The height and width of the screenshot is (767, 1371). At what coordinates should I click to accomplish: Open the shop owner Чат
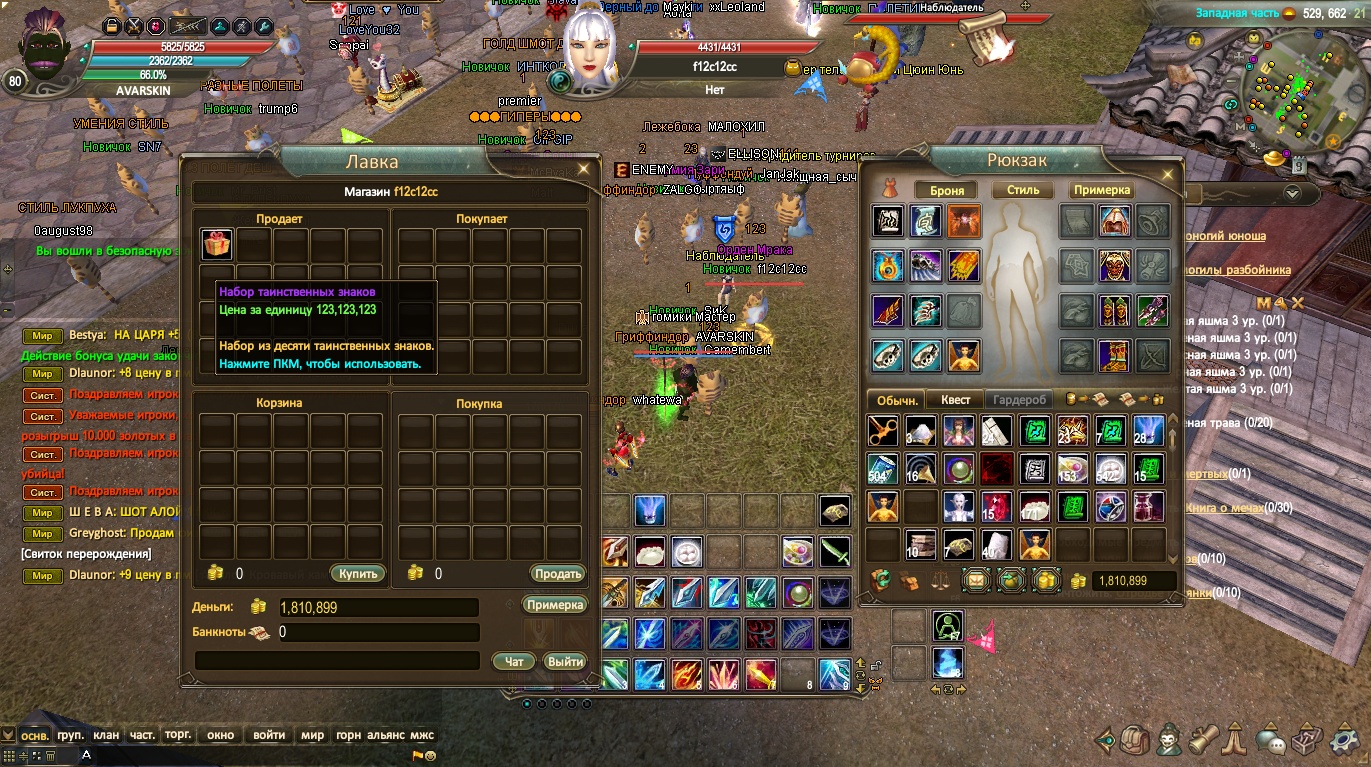click(514, 661)
